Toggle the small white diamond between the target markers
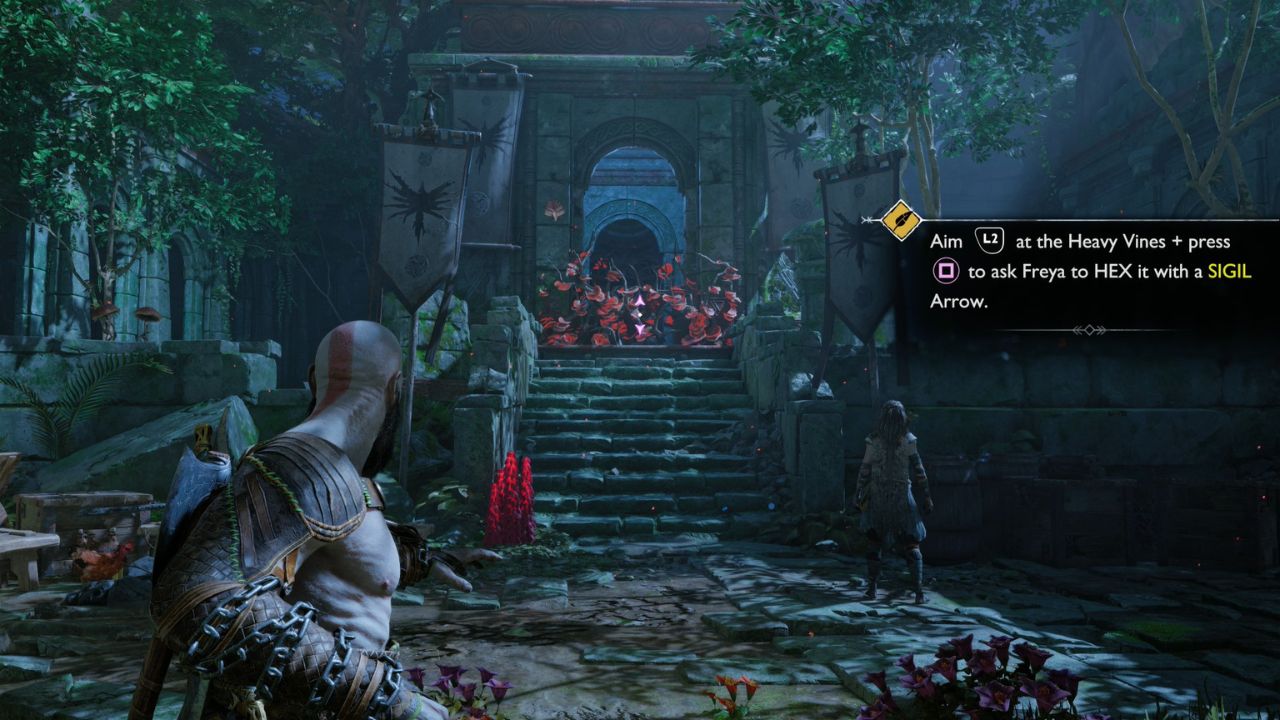The image size is (1280, 720). [640, 314]
